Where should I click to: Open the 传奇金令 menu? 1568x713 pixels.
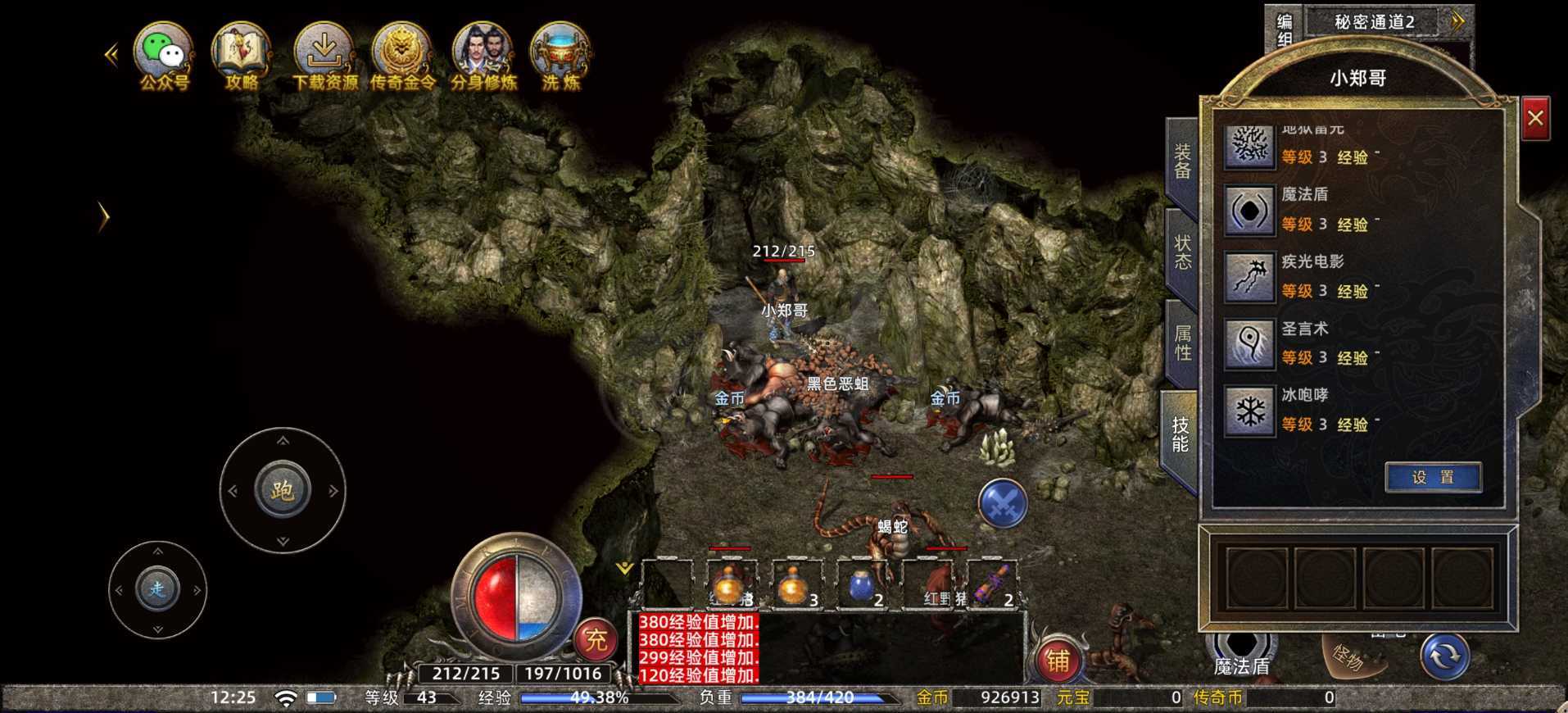(402, 54)
